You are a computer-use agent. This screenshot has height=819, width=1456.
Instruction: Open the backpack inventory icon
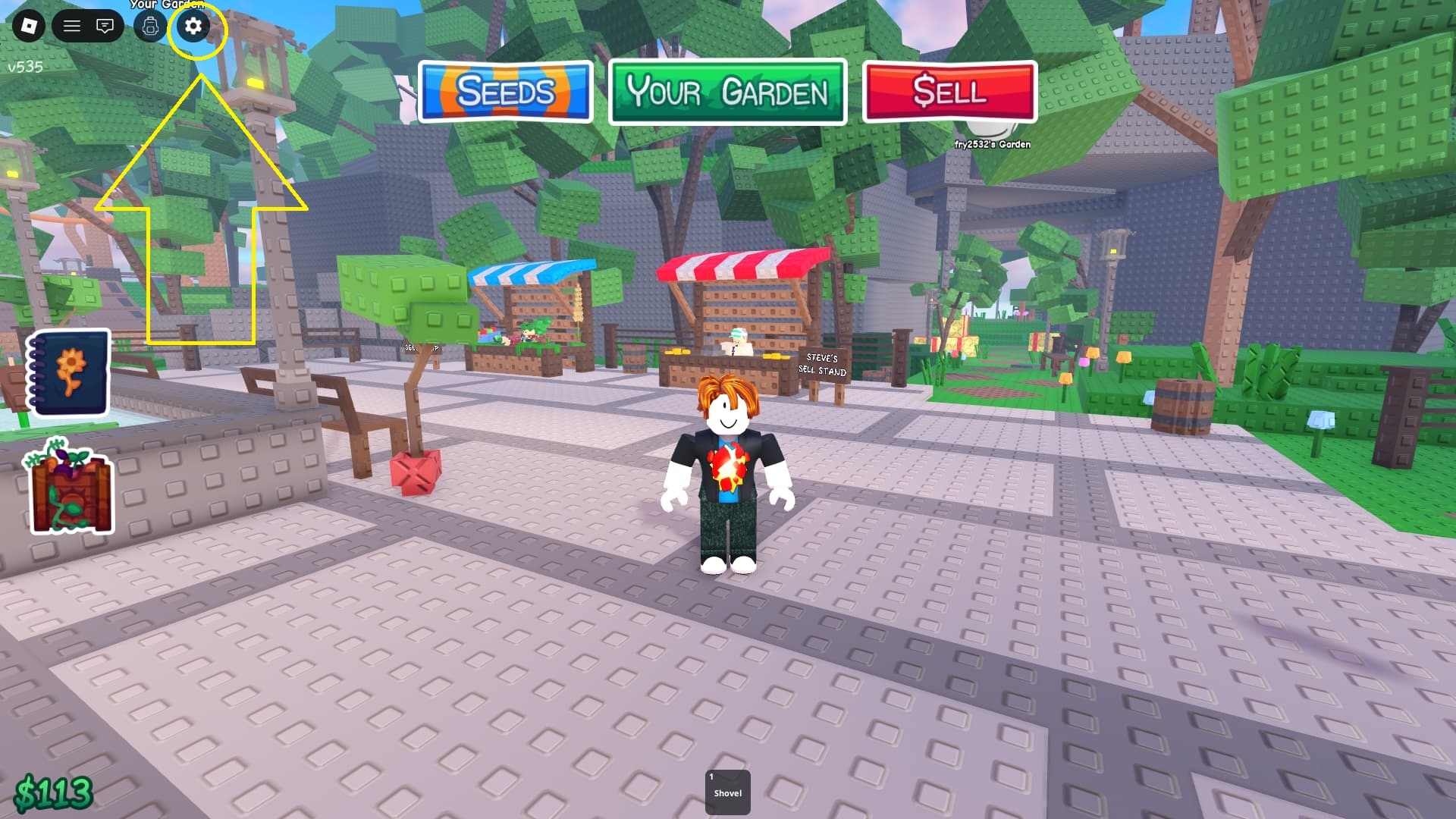tap(149, 27)
